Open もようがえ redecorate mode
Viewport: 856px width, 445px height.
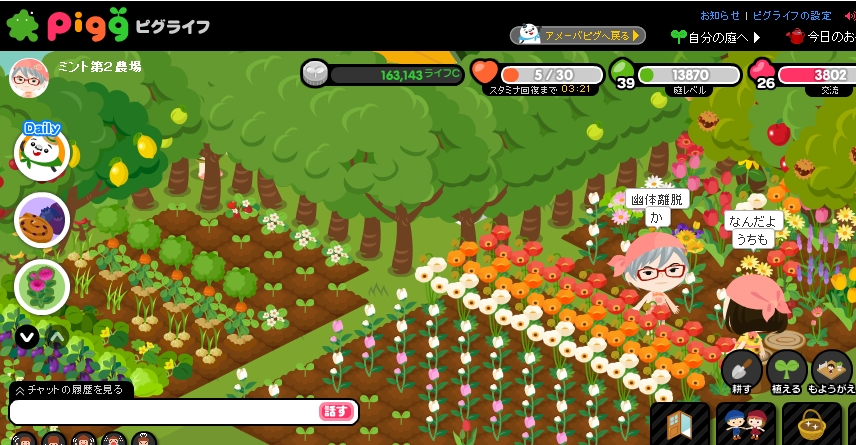[x=832, y=371]
